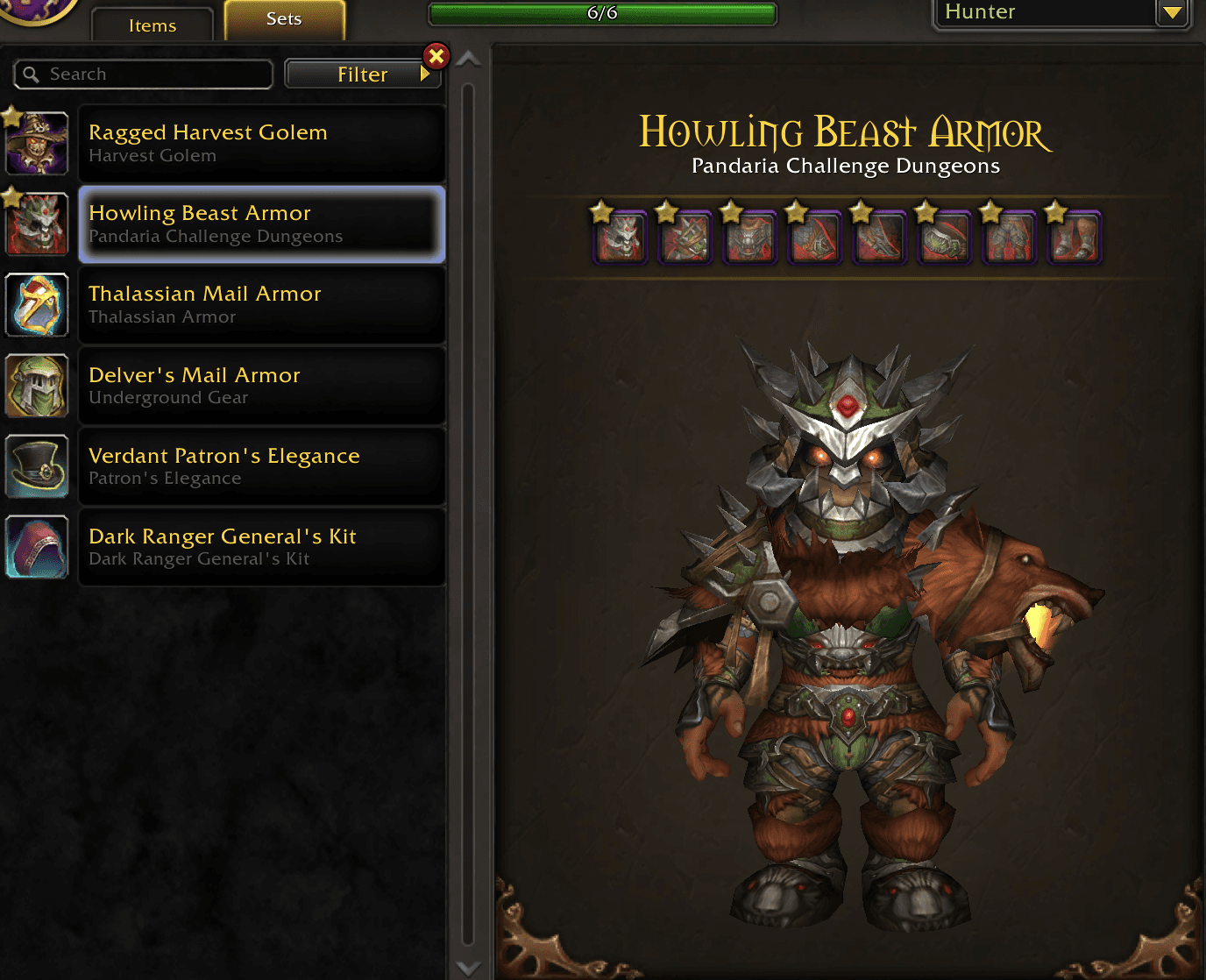Toggle the favorite star on Howling Beast Armor thumbnail
The width and height of the screenshot is (1206, 980).
click(x=10, y=196)
